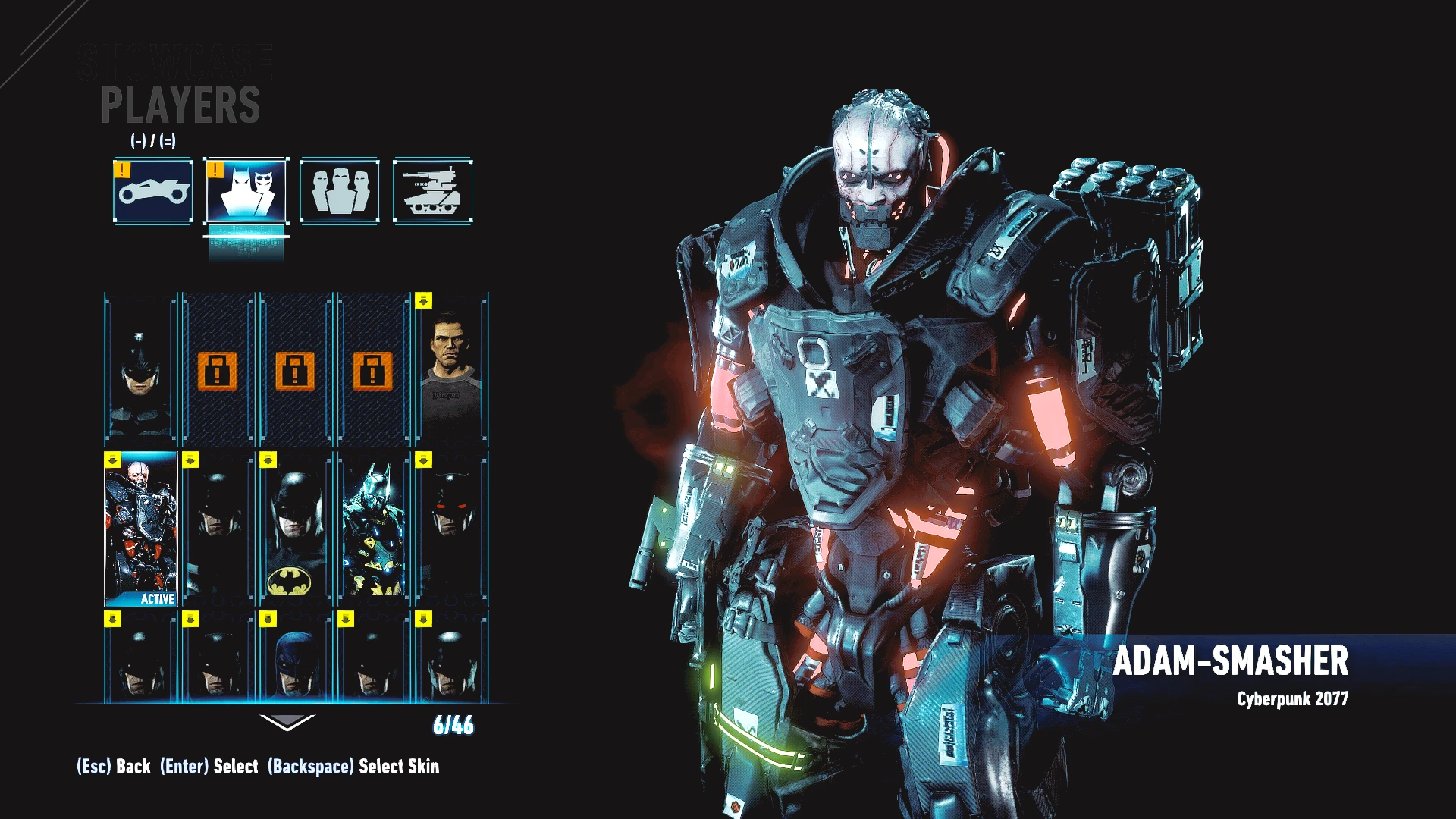Select the red-eyed Batman skin
This screenshot has width=1456, height=819.
(x=452, y=529)
